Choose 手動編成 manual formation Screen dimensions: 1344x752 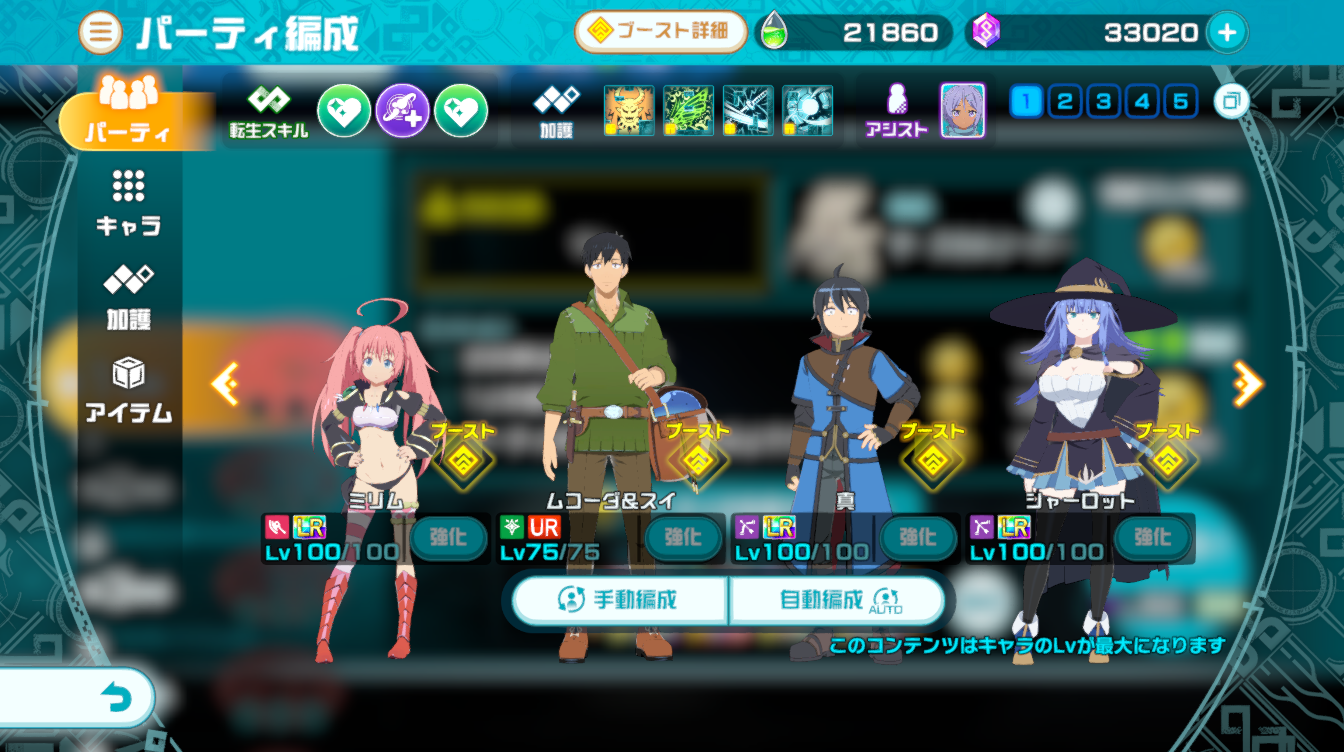(x=619, y=600)
